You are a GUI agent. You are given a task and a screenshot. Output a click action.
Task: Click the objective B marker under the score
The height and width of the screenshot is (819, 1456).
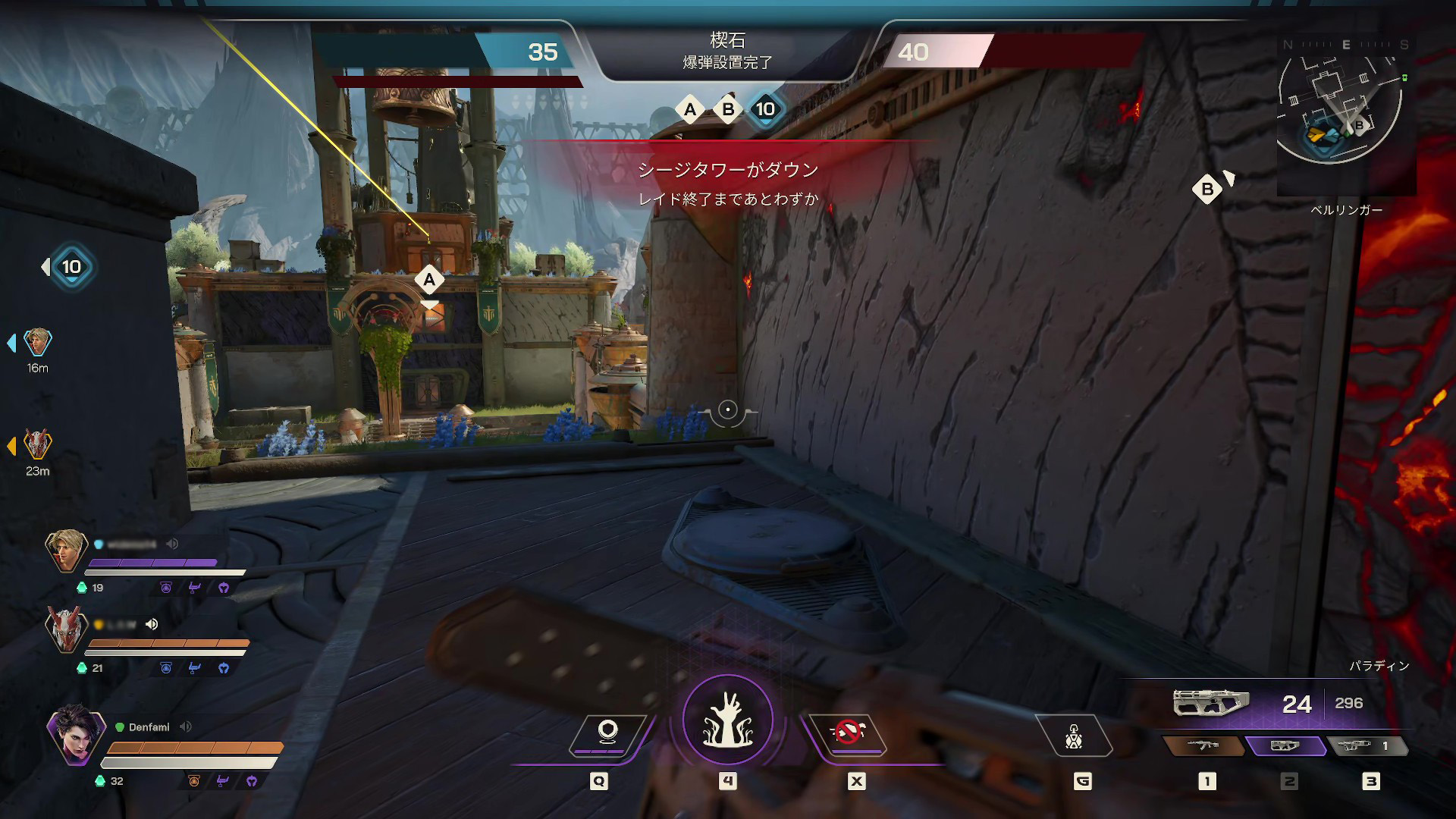(728, 110)
